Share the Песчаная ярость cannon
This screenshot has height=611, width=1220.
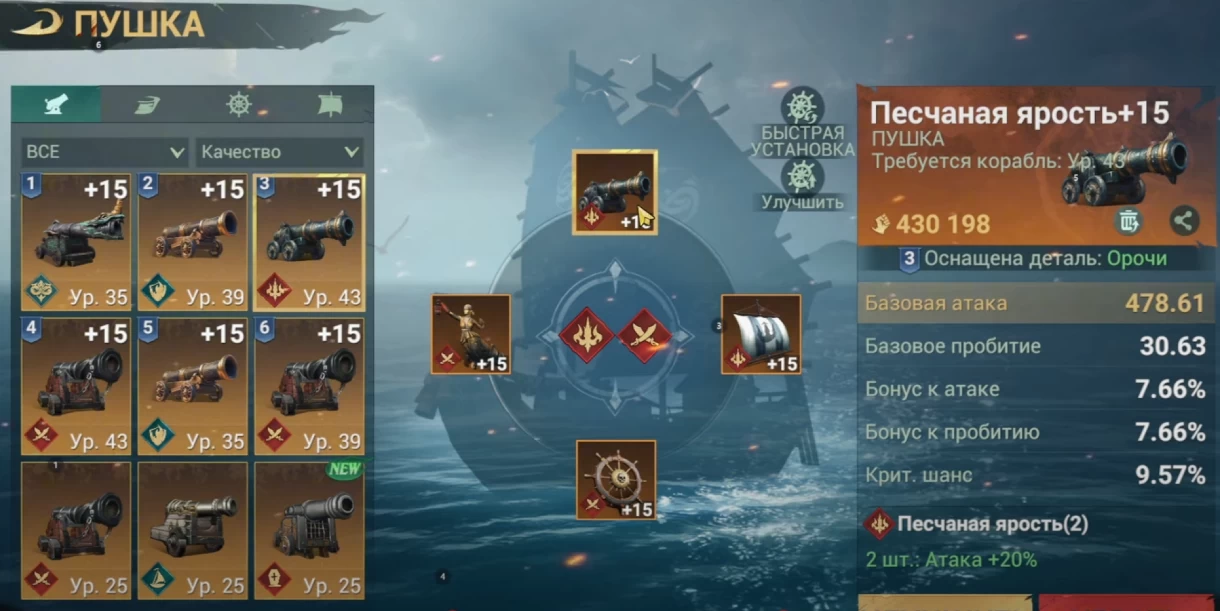coord(1184,221)
